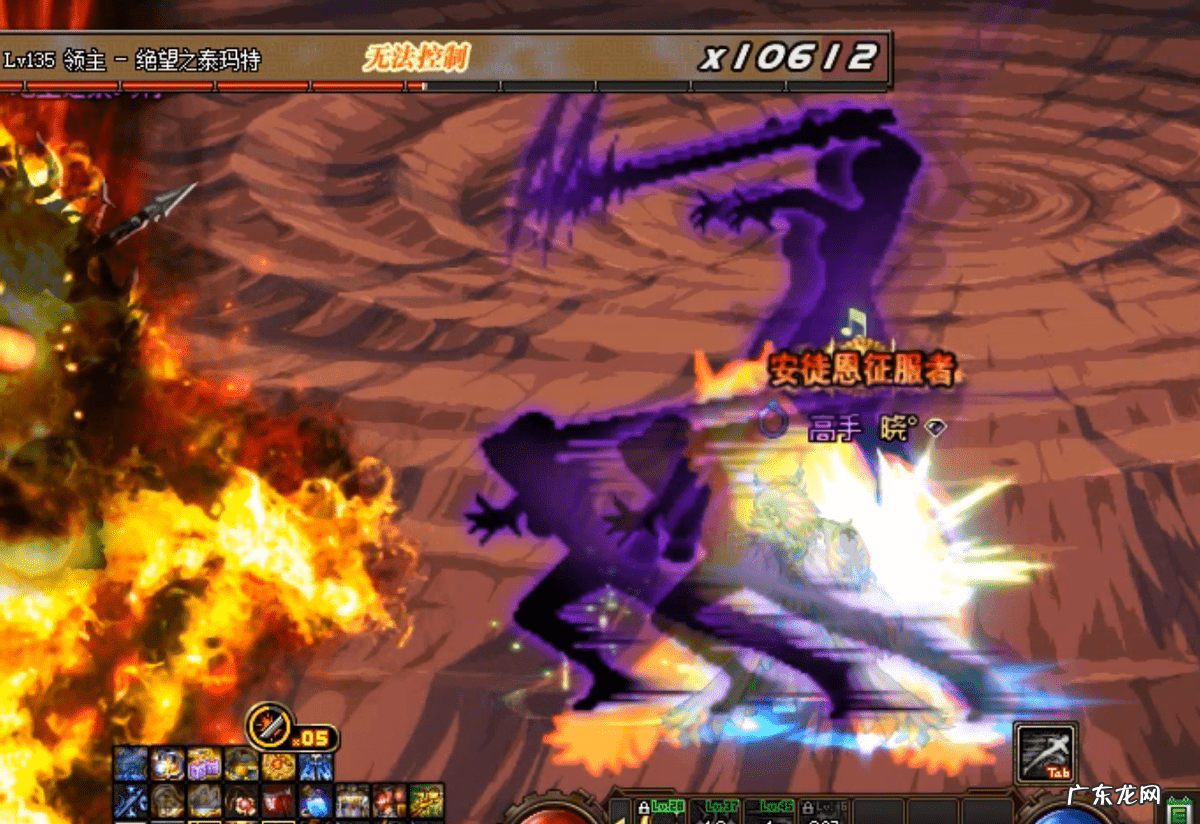Select the purple gift boxes buff icon
1200x824 pixels.
pyautogui.click(x=203, y=765)
